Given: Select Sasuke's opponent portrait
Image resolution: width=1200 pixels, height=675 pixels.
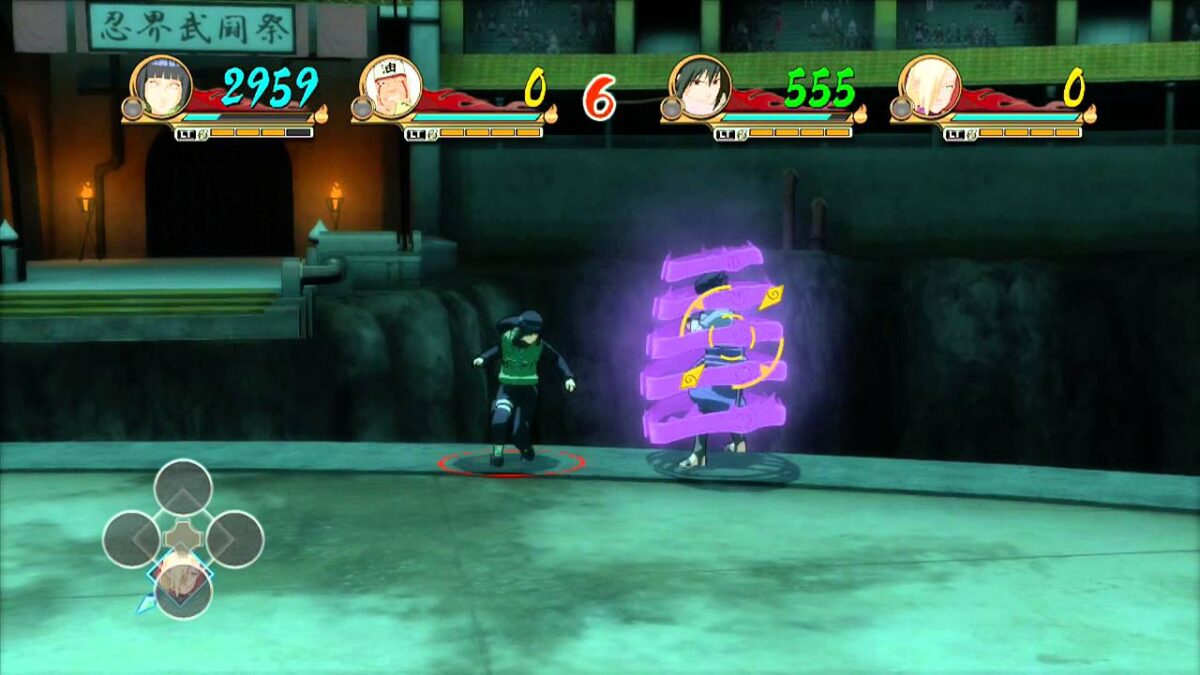Looking at the screenshot, I should click(699, 86).
